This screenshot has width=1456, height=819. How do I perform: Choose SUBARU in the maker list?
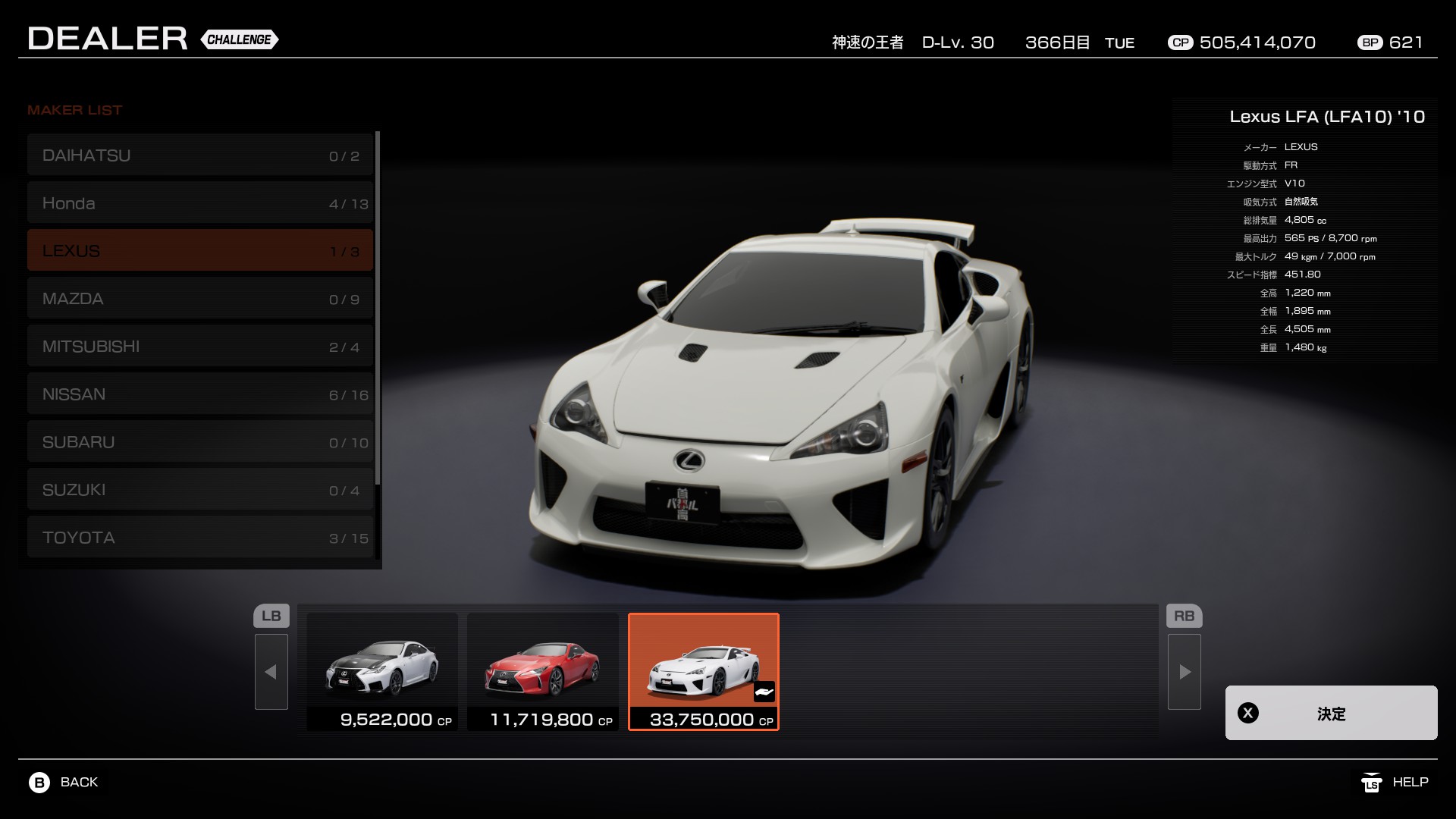(200, 442)
